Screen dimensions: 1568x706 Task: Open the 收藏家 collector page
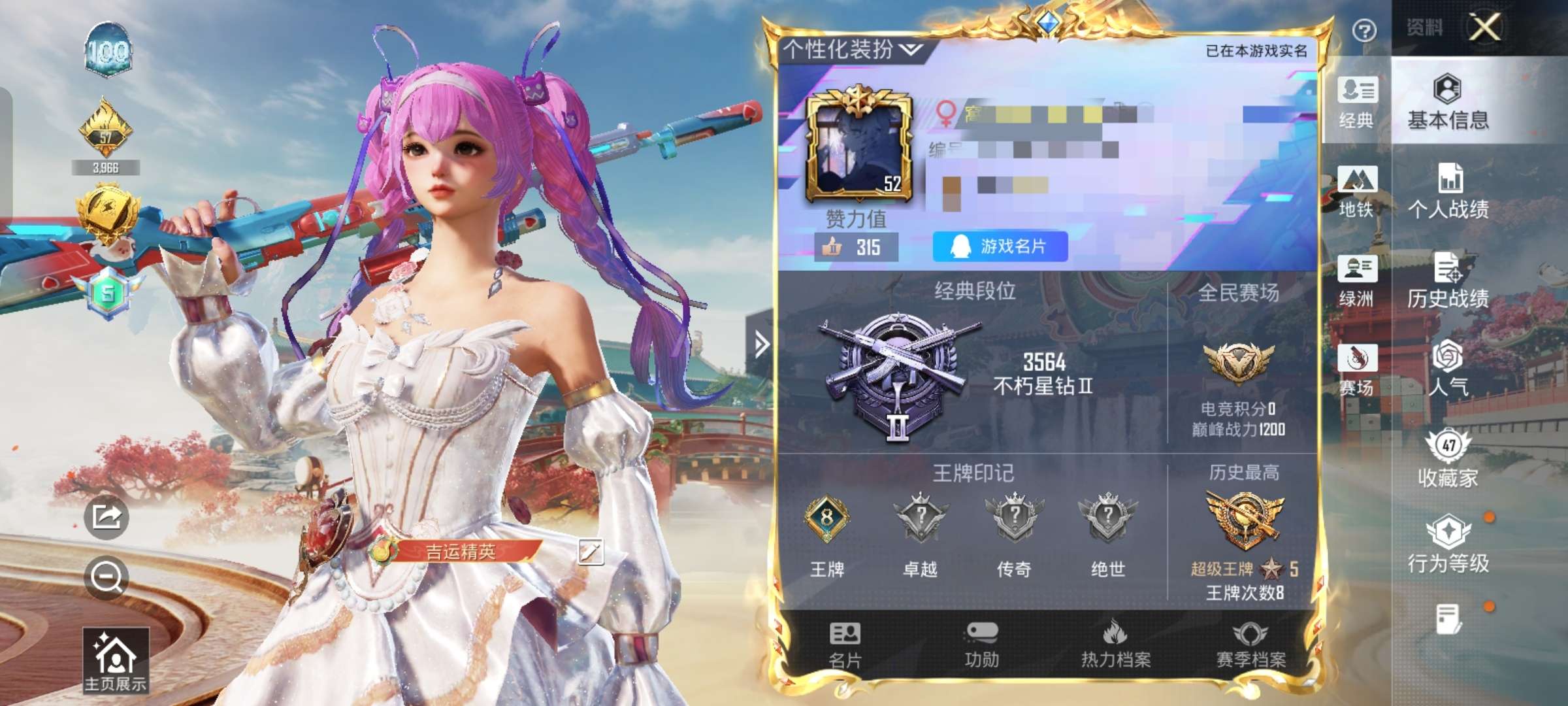click(1448, 460)
